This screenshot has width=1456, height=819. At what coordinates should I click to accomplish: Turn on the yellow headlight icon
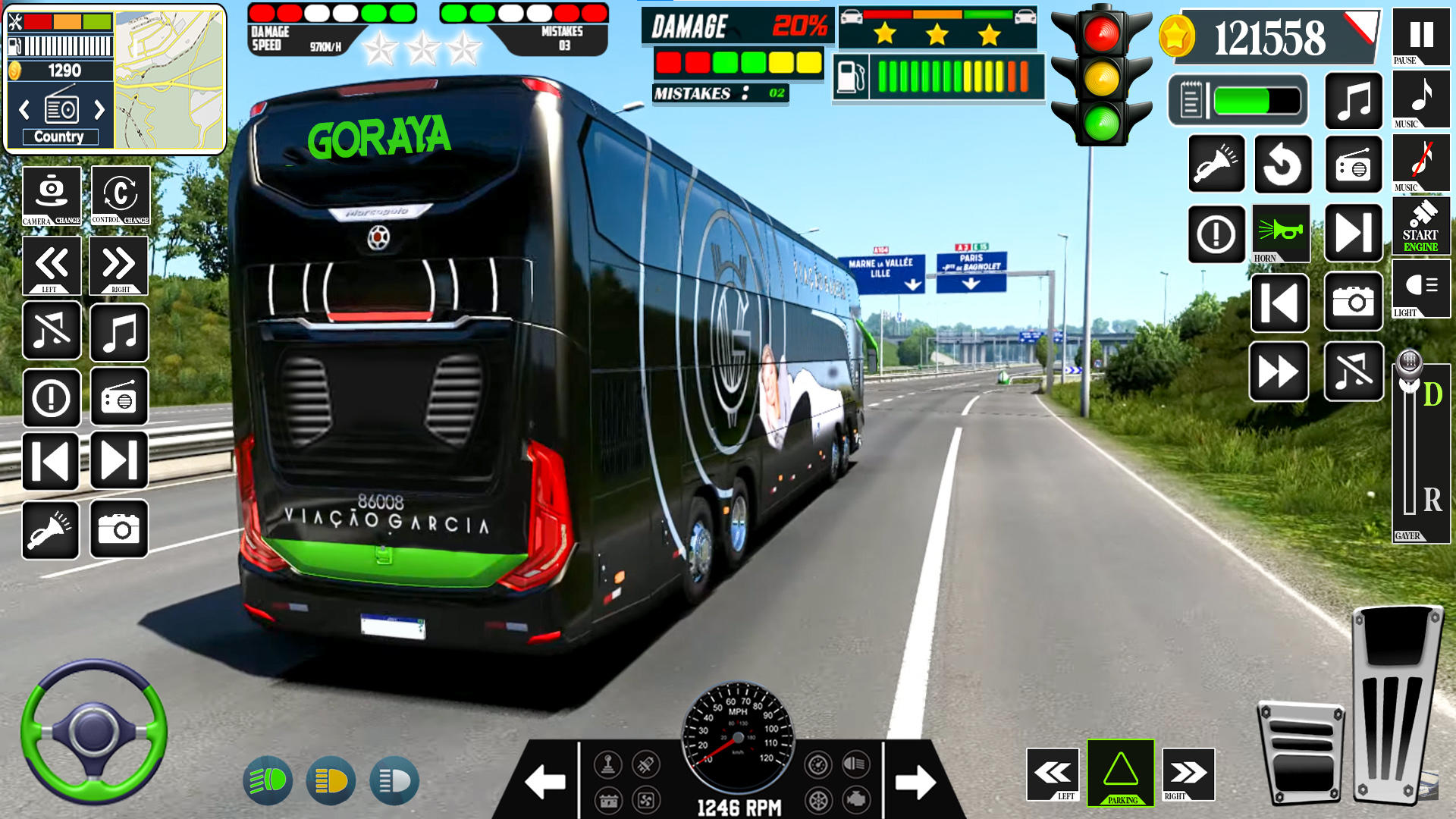pos(331,780)
